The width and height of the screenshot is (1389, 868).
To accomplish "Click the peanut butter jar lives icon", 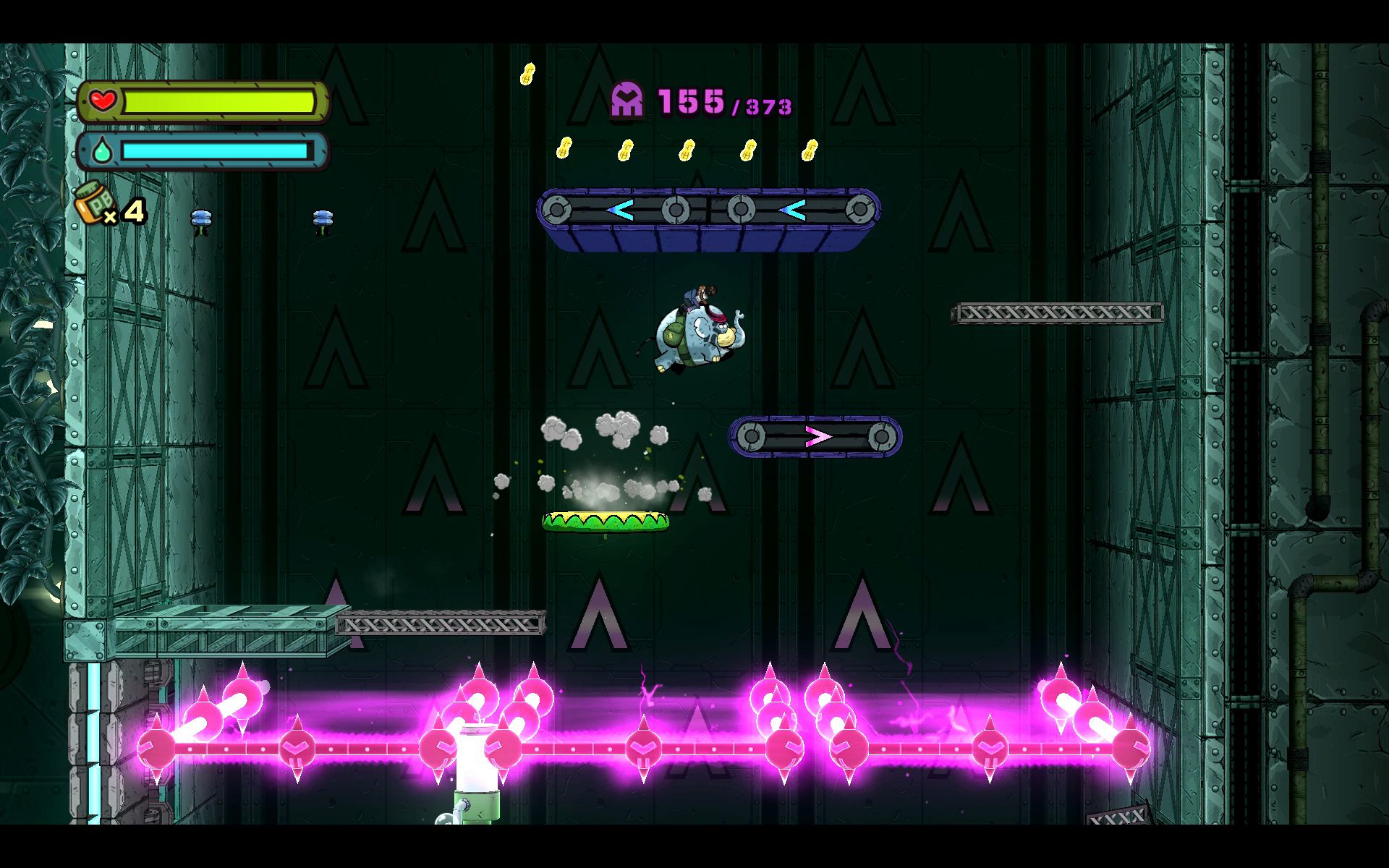I will pos(91,203).
